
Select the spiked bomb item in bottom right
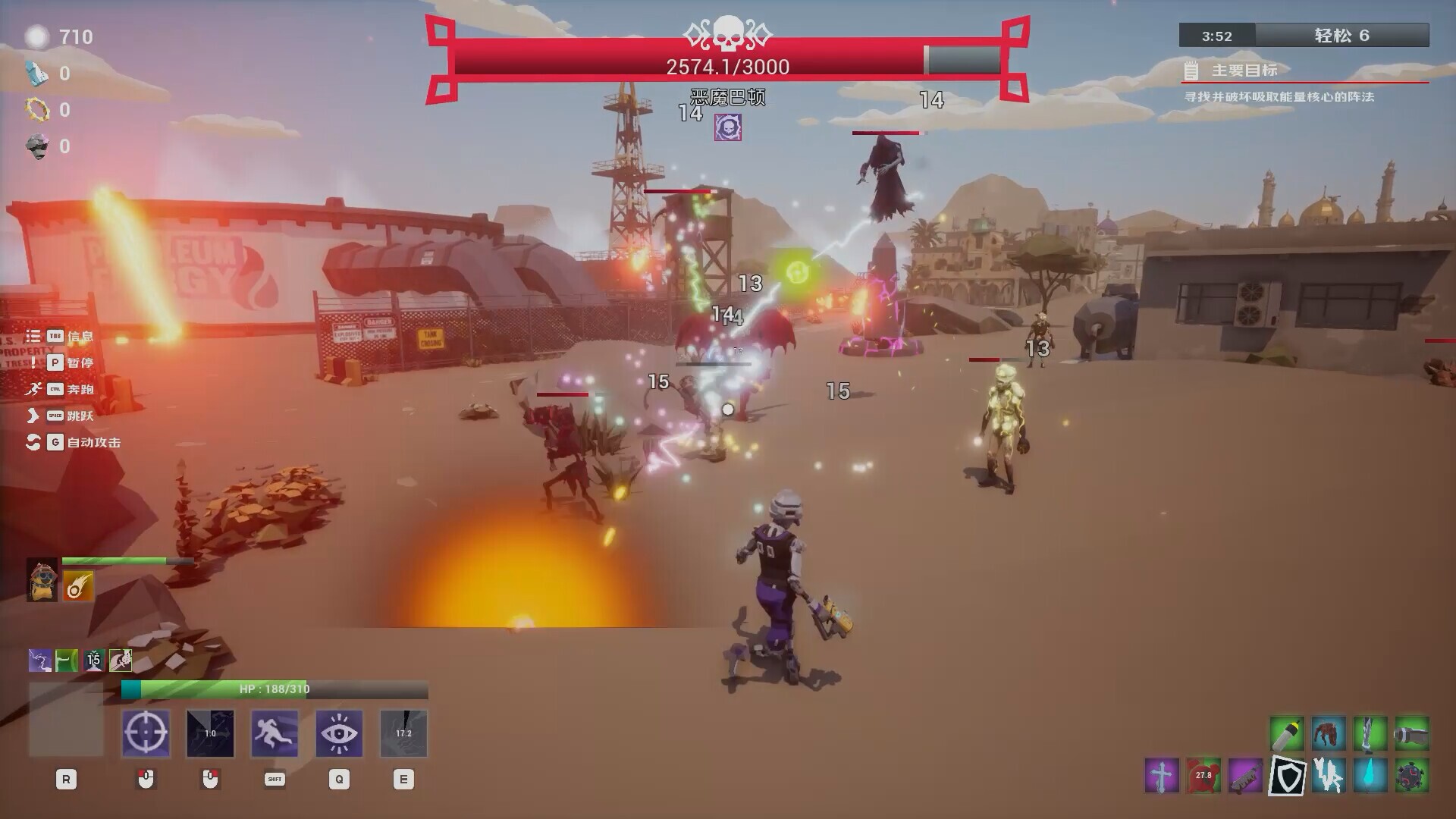coord(1410,777)
